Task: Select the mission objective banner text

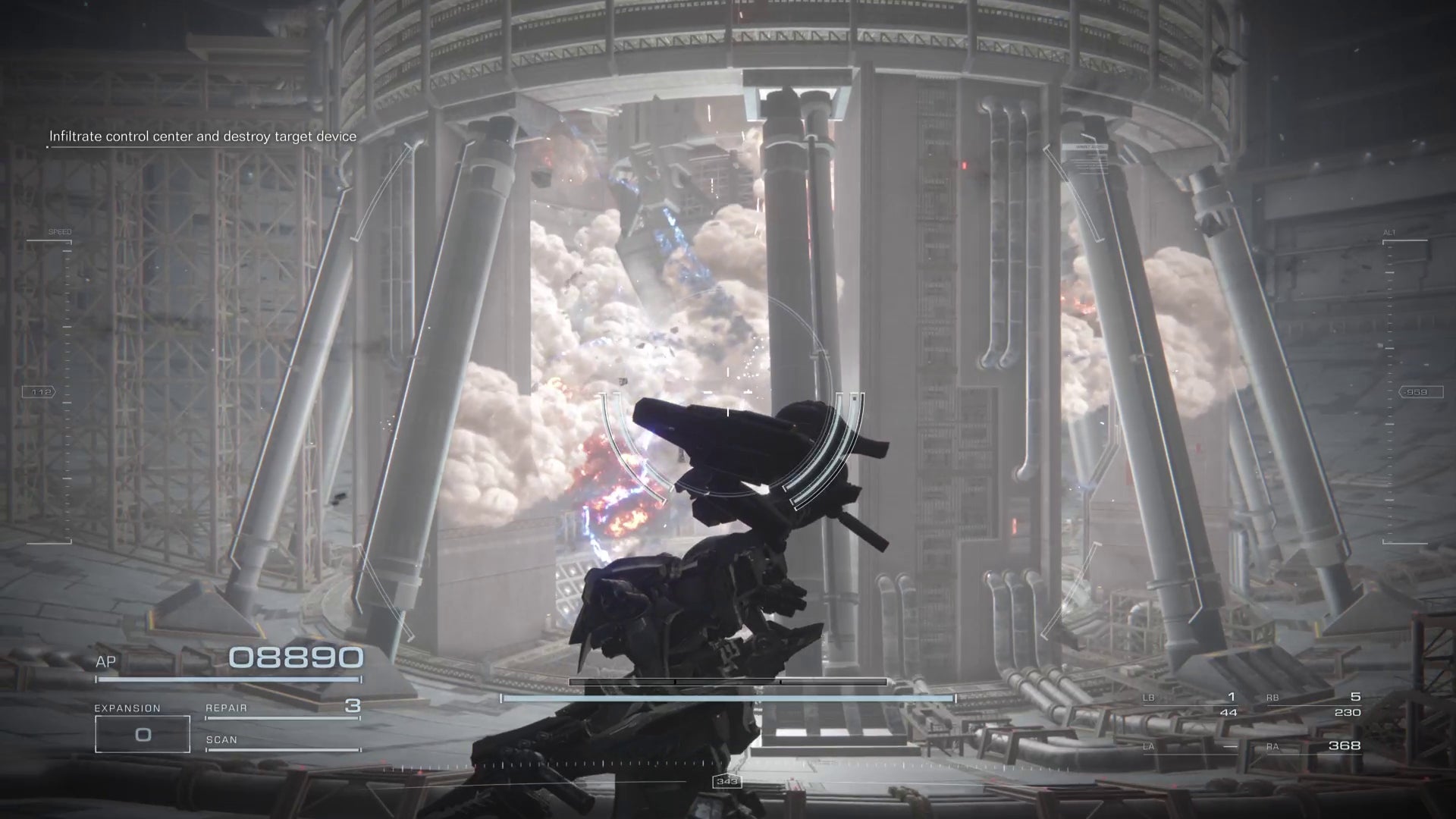Action: click(202, 136)
